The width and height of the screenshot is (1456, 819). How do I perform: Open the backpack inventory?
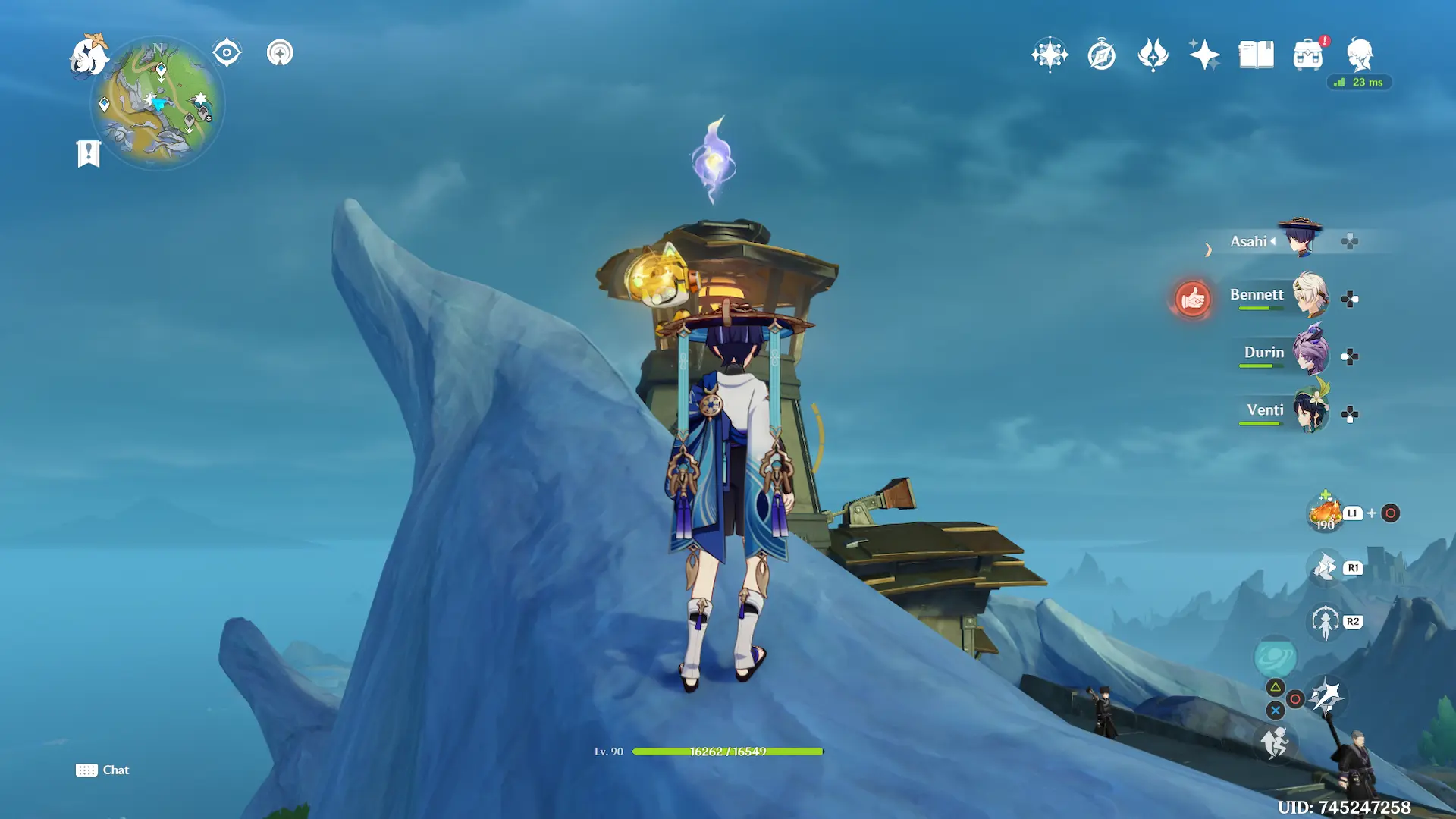tap(1308, 55)
